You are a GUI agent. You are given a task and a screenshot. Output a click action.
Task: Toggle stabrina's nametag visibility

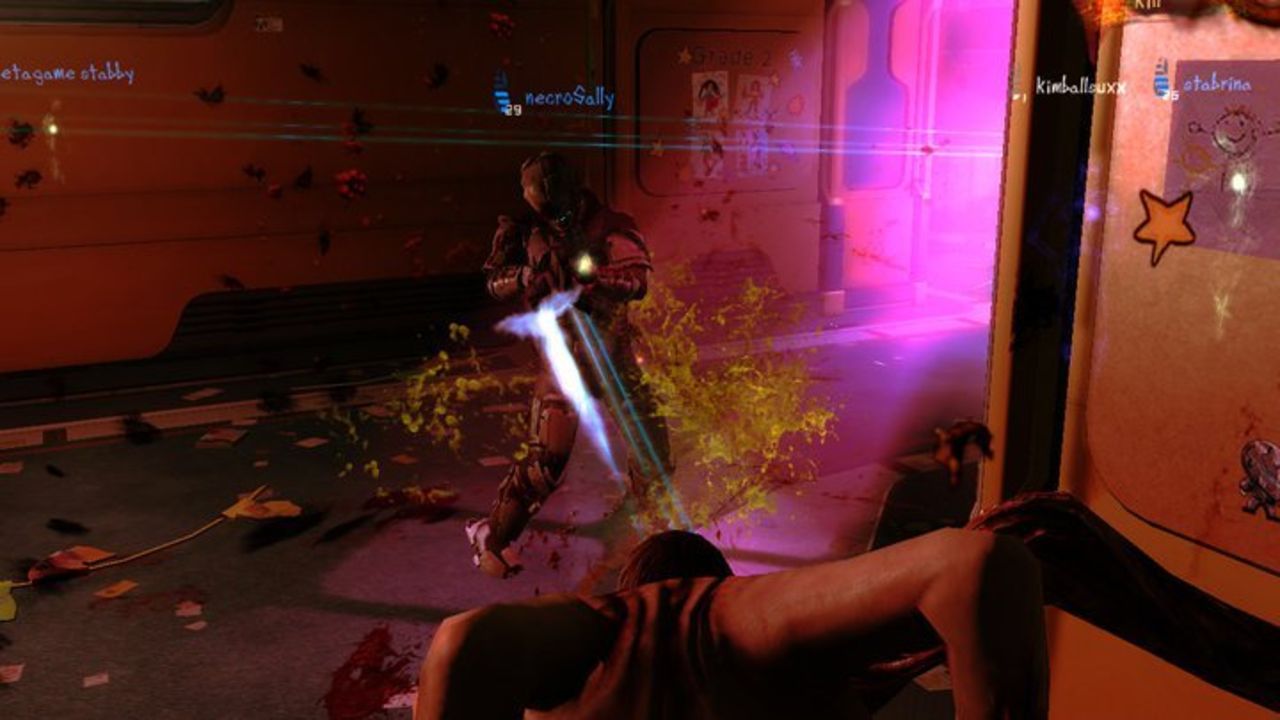(x=1215, y=83)
